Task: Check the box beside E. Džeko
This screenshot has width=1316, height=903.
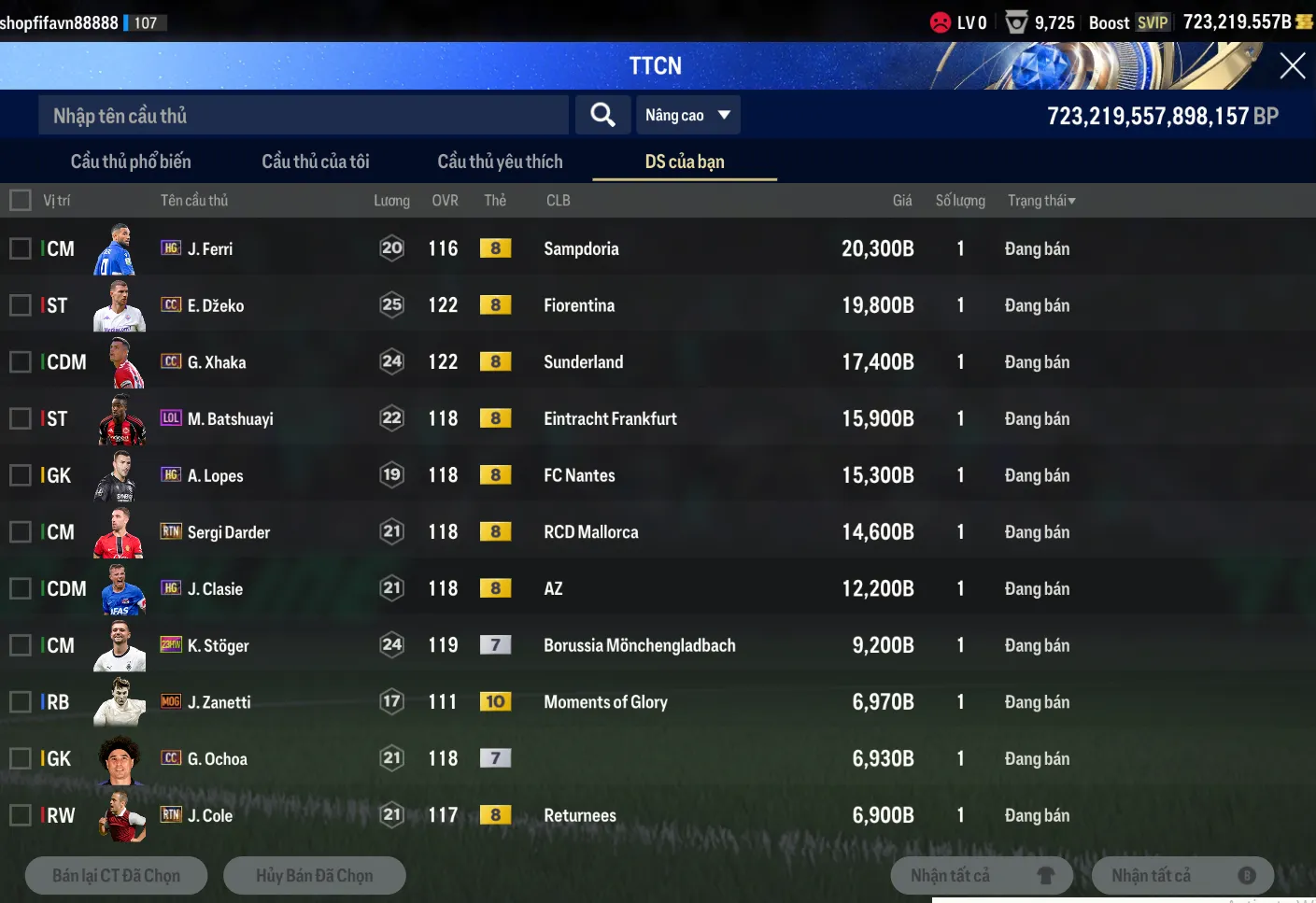Action: coord(20,305)
